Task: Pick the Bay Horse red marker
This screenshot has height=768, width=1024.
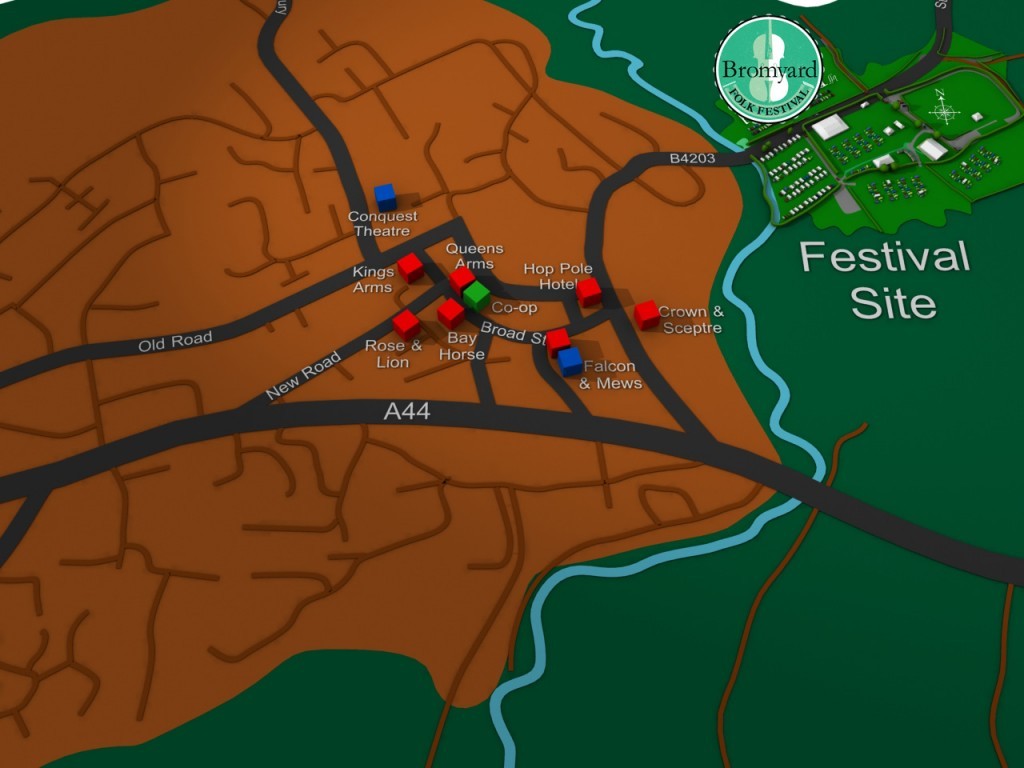Action: tap(451, 313)
